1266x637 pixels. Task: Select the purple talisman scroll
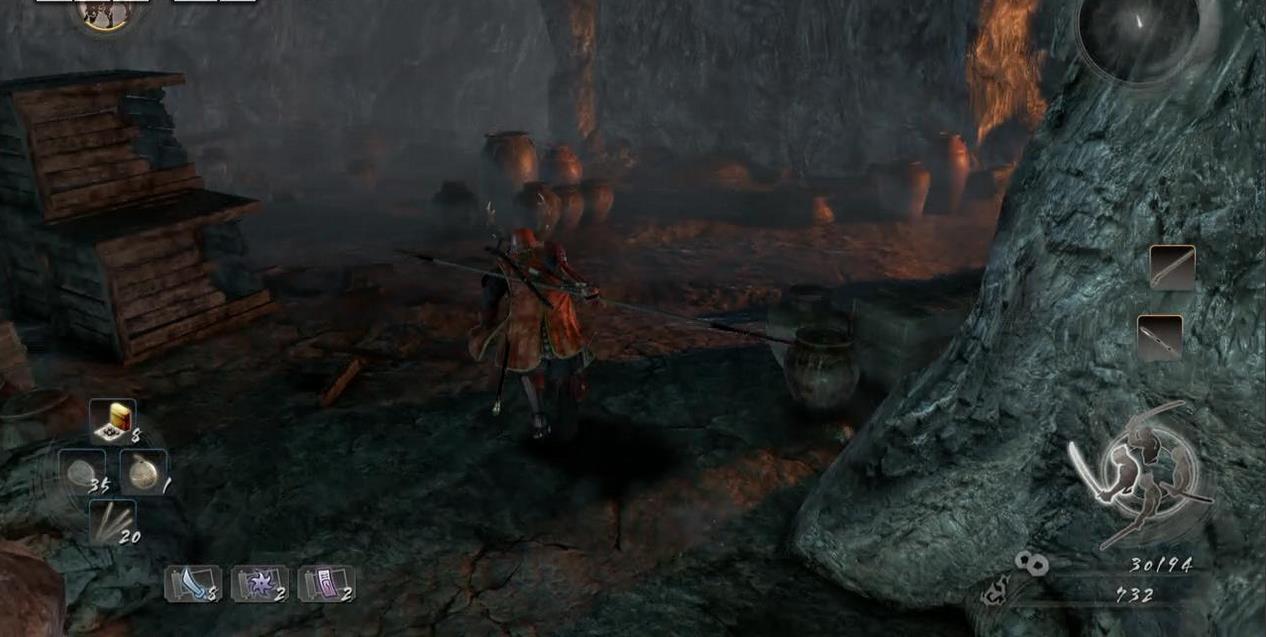tap(325, 583)
